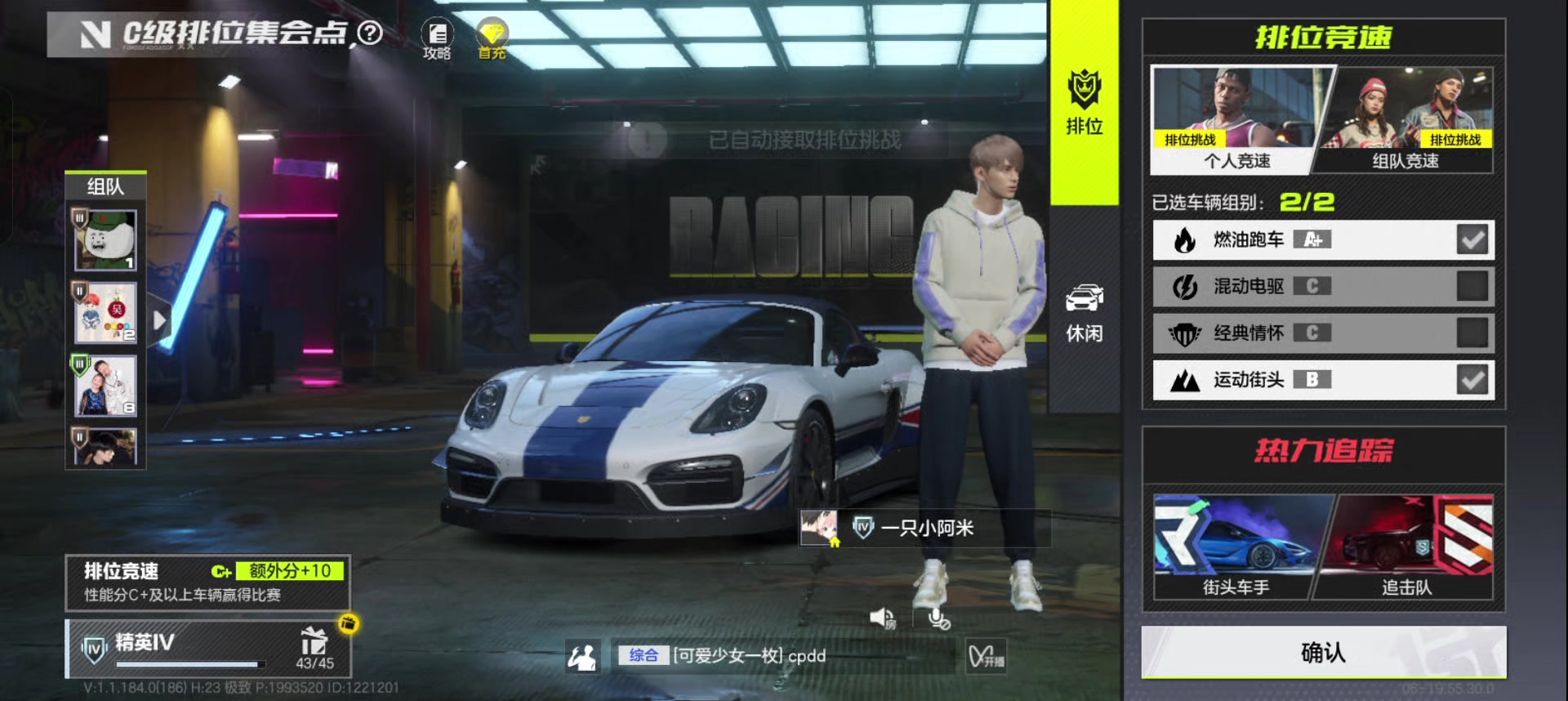Choose the 追击队 pursuit squad mode
1568x701 pixels.
click(x=1408, y=546)
